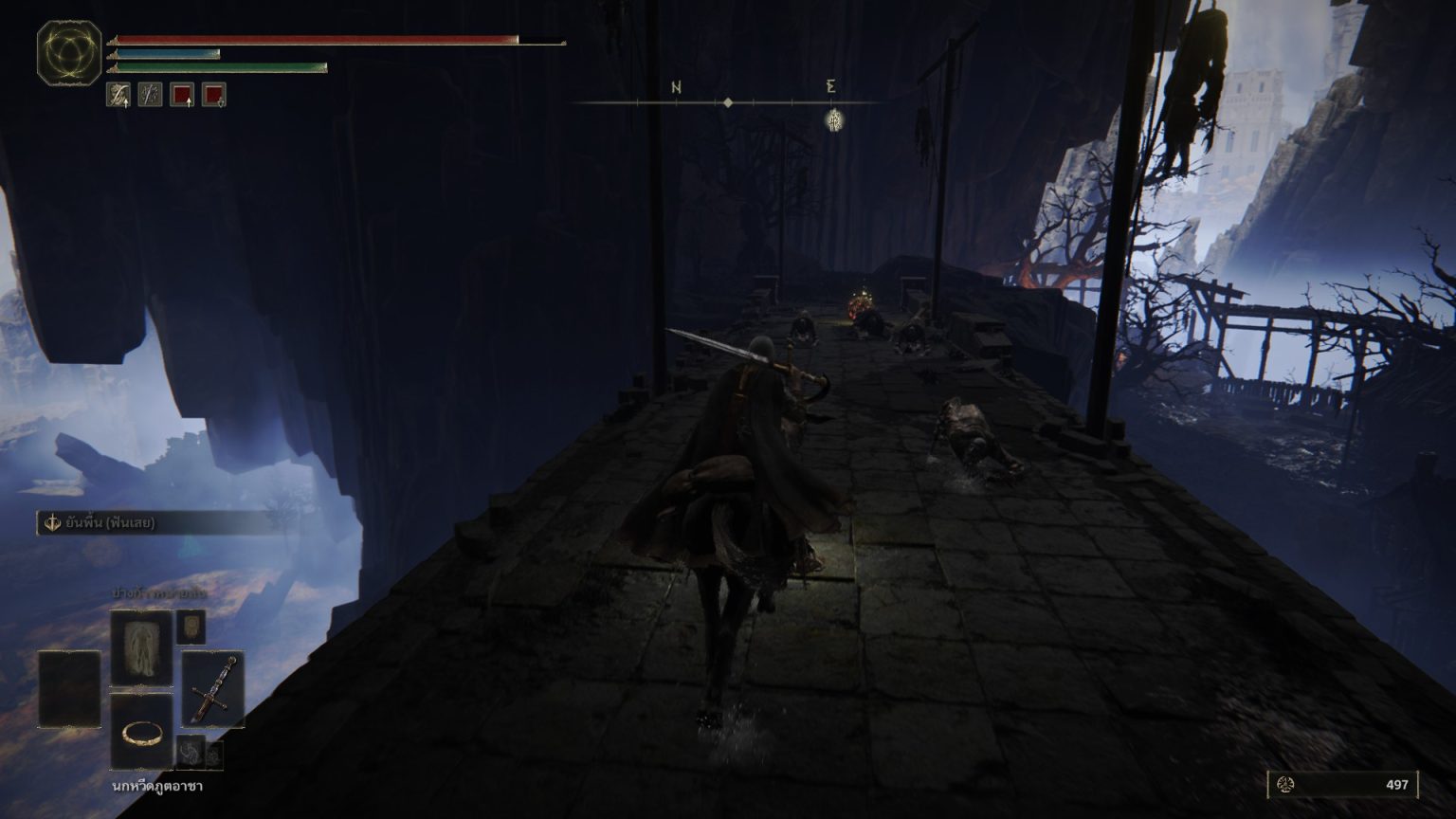Select the glowing grace marker on the compass

click(834, 120)
